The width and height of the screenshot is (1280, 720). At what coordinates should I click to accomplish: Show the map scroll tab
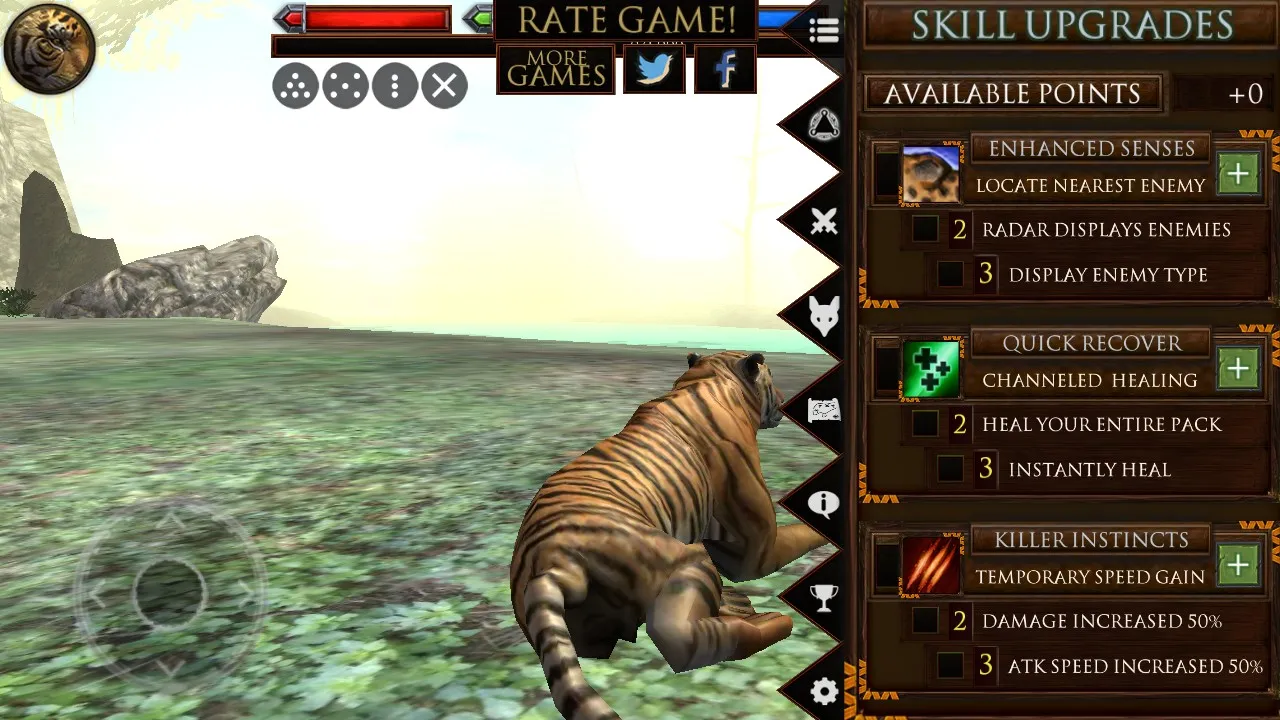tap(823, 410)
